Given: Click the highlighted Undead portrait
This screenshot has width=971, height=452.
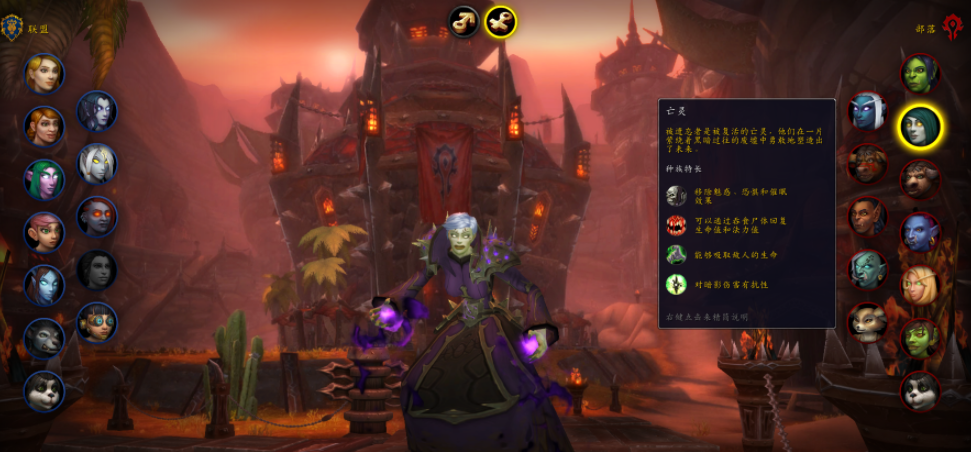Looking at the screenshot, I should coord(920,126).
